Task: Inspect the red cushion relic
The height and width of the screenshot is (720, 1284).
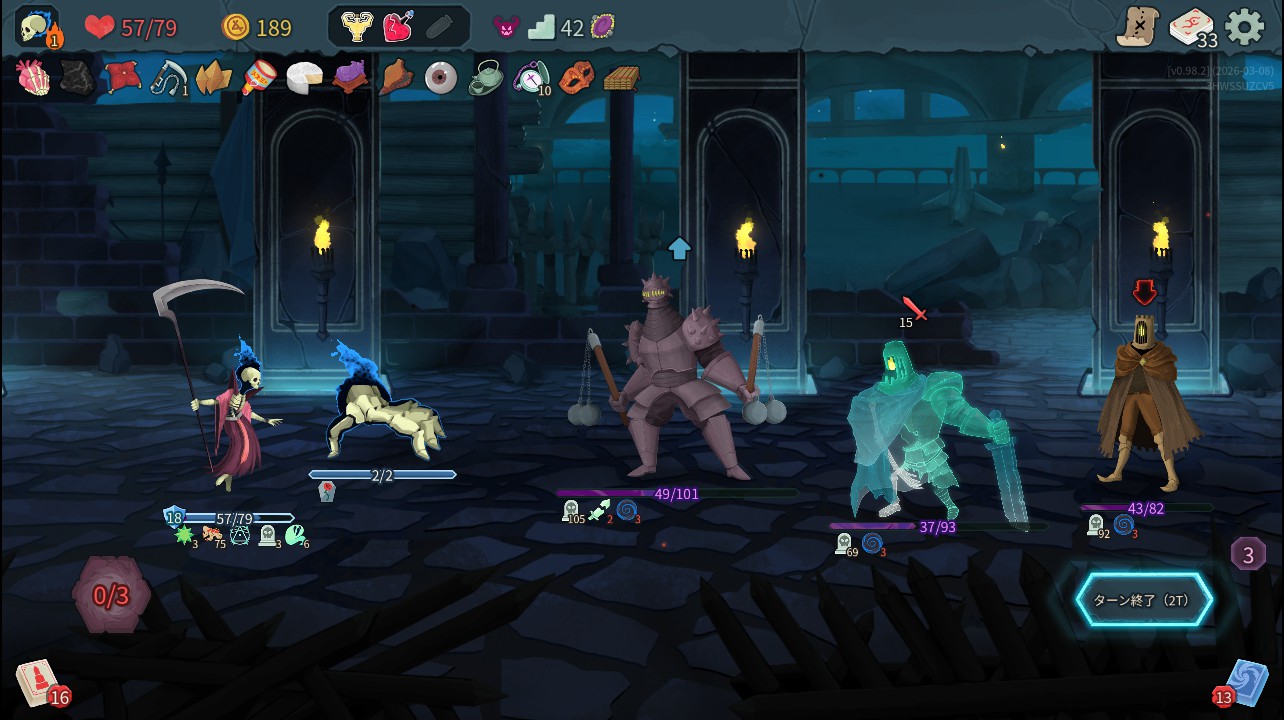Action: [123, 77]
